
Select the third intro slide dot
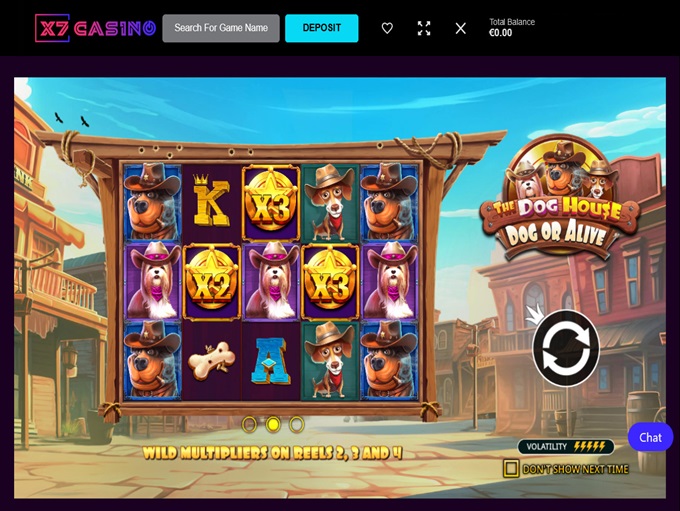(x=297, y=424)
